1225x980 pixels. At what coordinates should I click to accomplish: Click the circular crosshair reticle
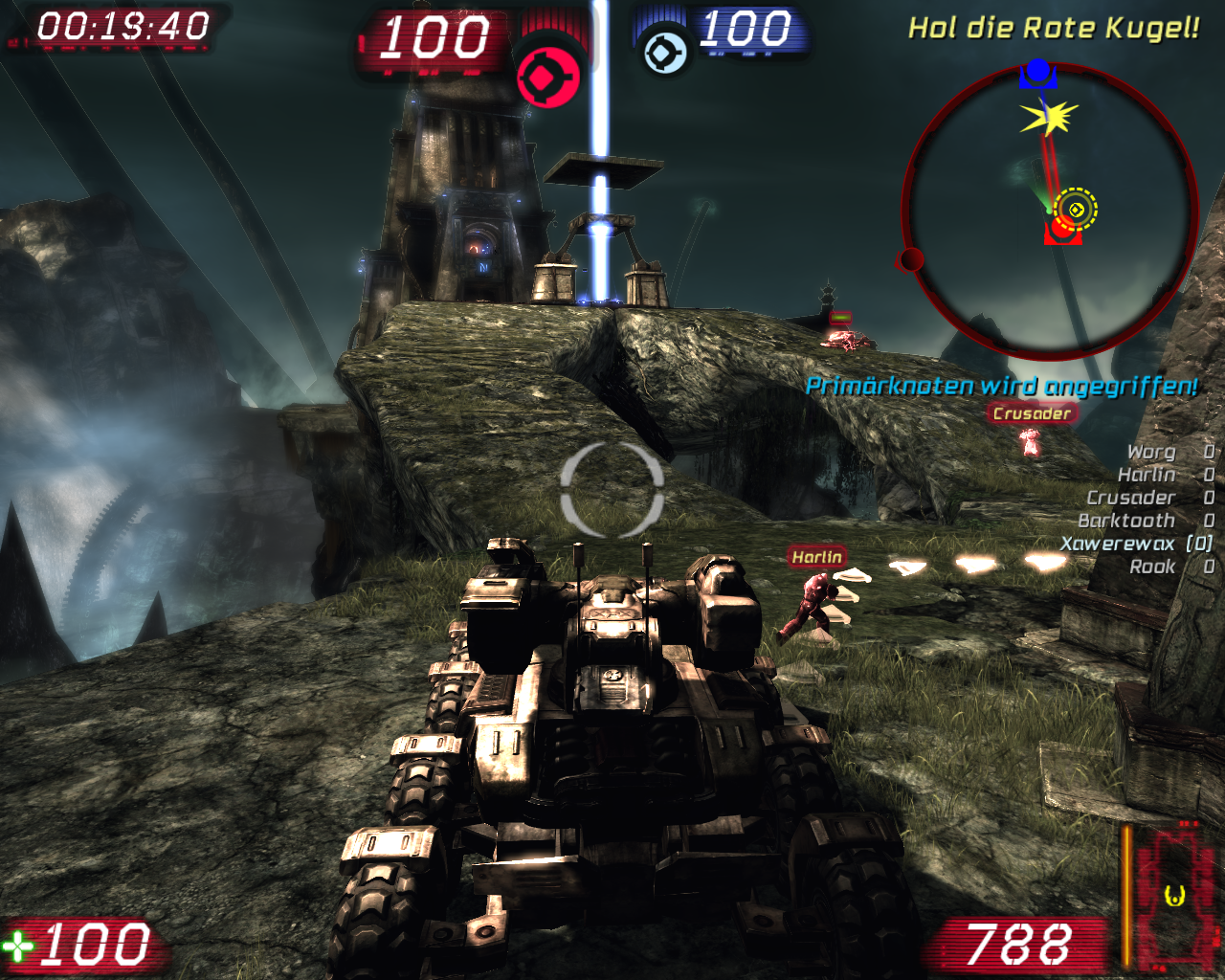click(612, 490)
